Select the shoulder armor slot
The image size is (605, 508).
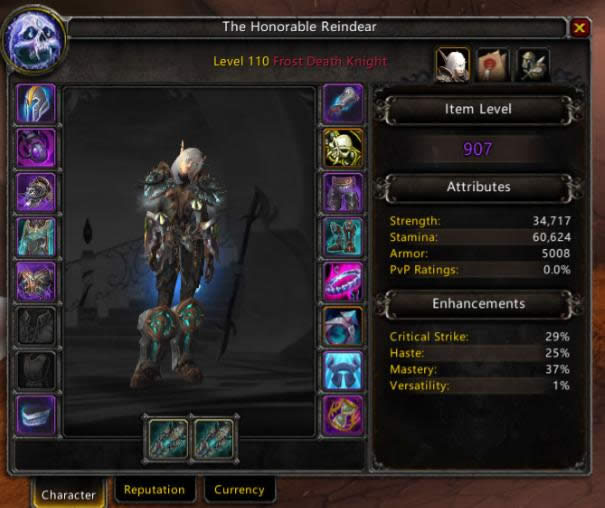point(36,192)
